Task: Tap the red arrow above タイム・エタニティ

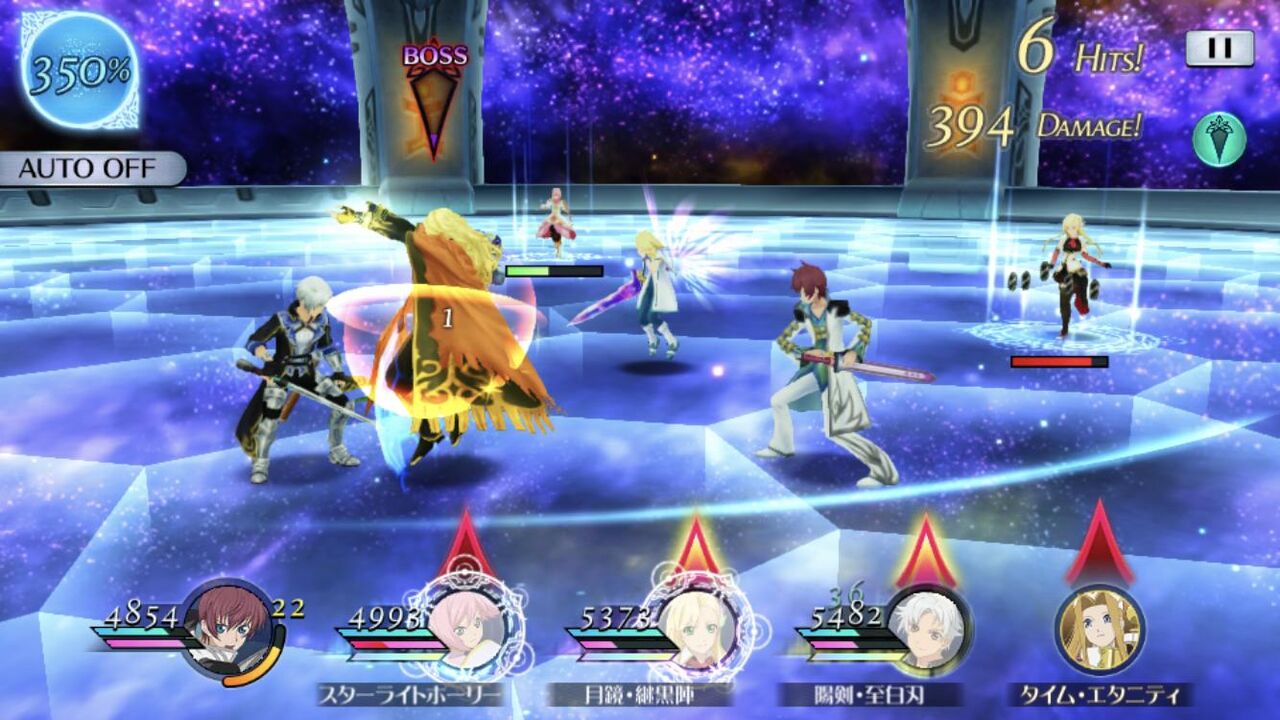Action: tap(1100, 545)
